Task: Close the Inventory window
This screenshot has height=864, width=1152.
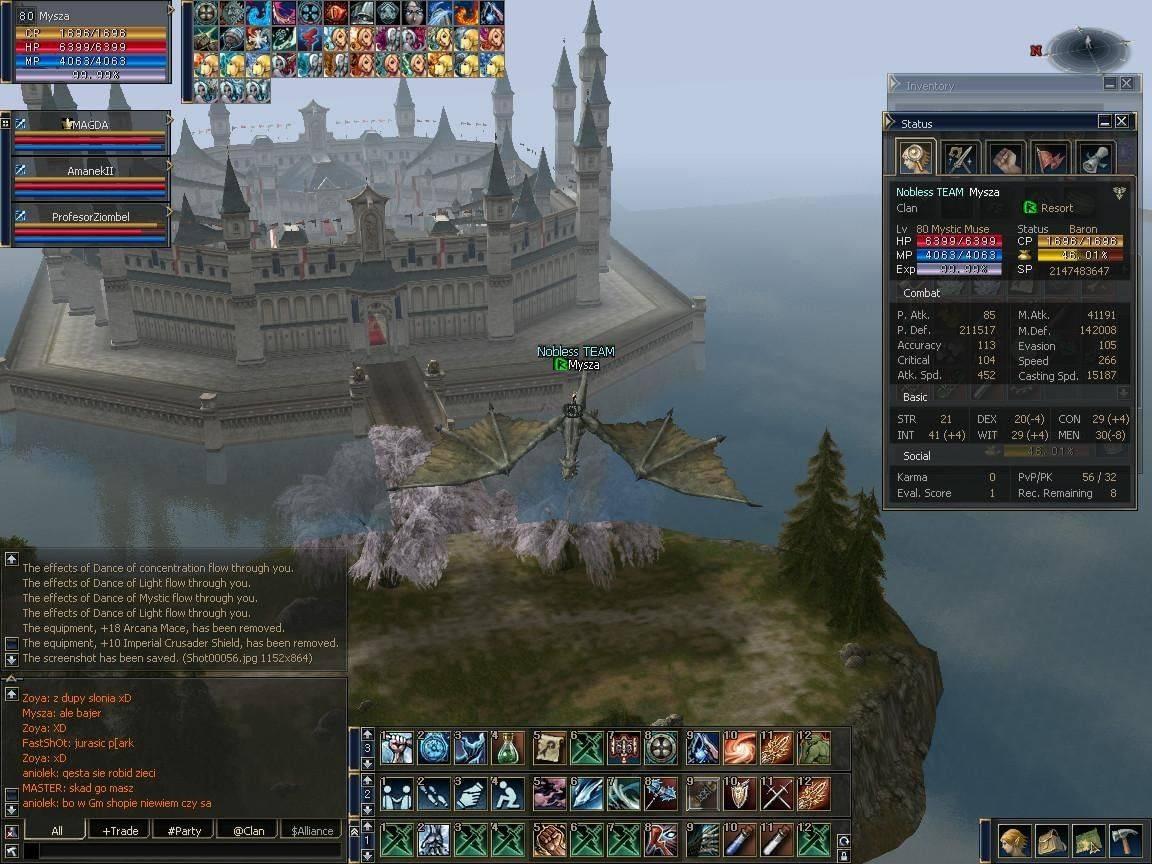Action: [x=1126, y=84]
